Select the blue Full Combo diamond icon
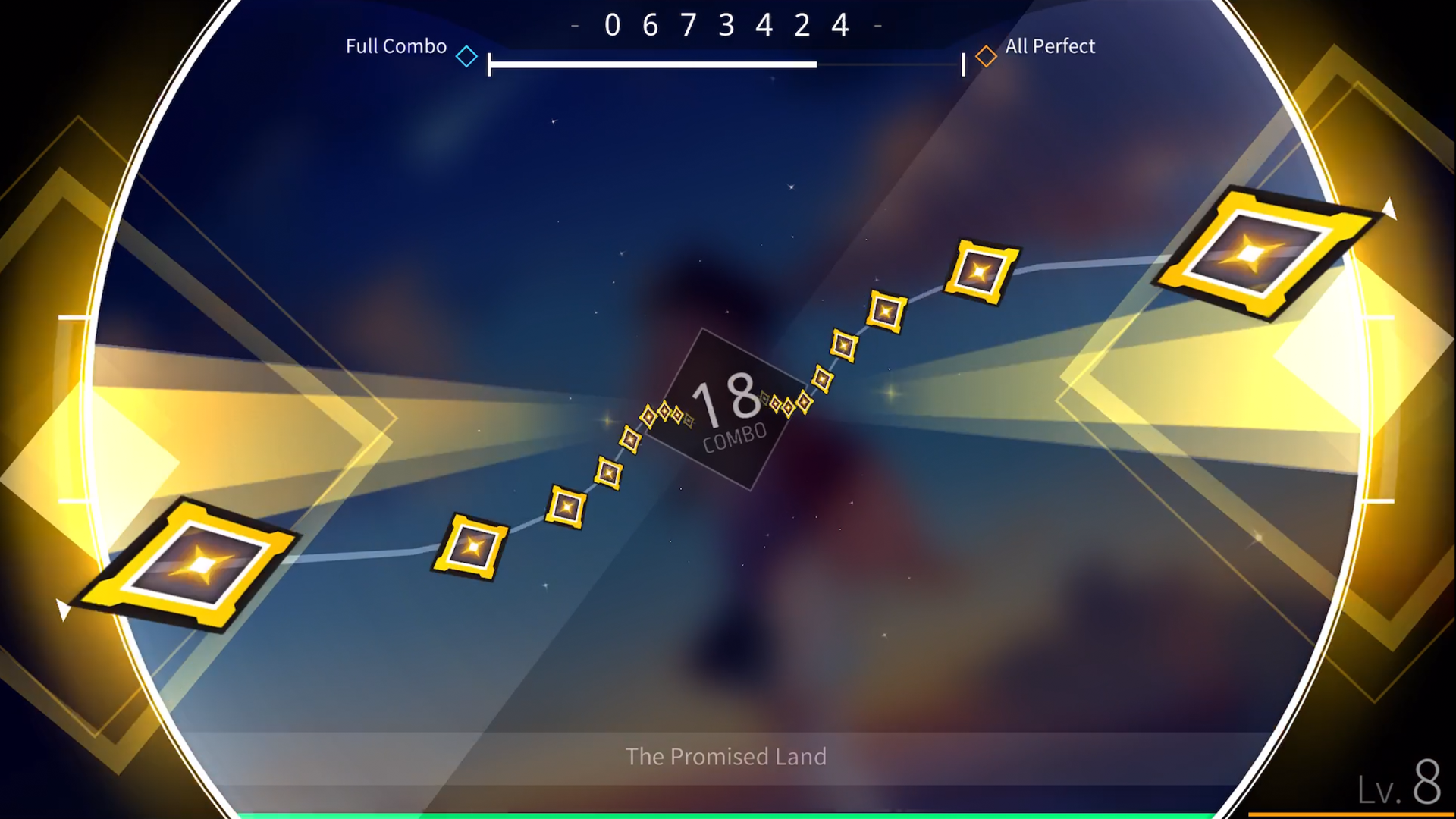Image resolution: width=1456 pixels, height=819 pixels. click(466, 56)
